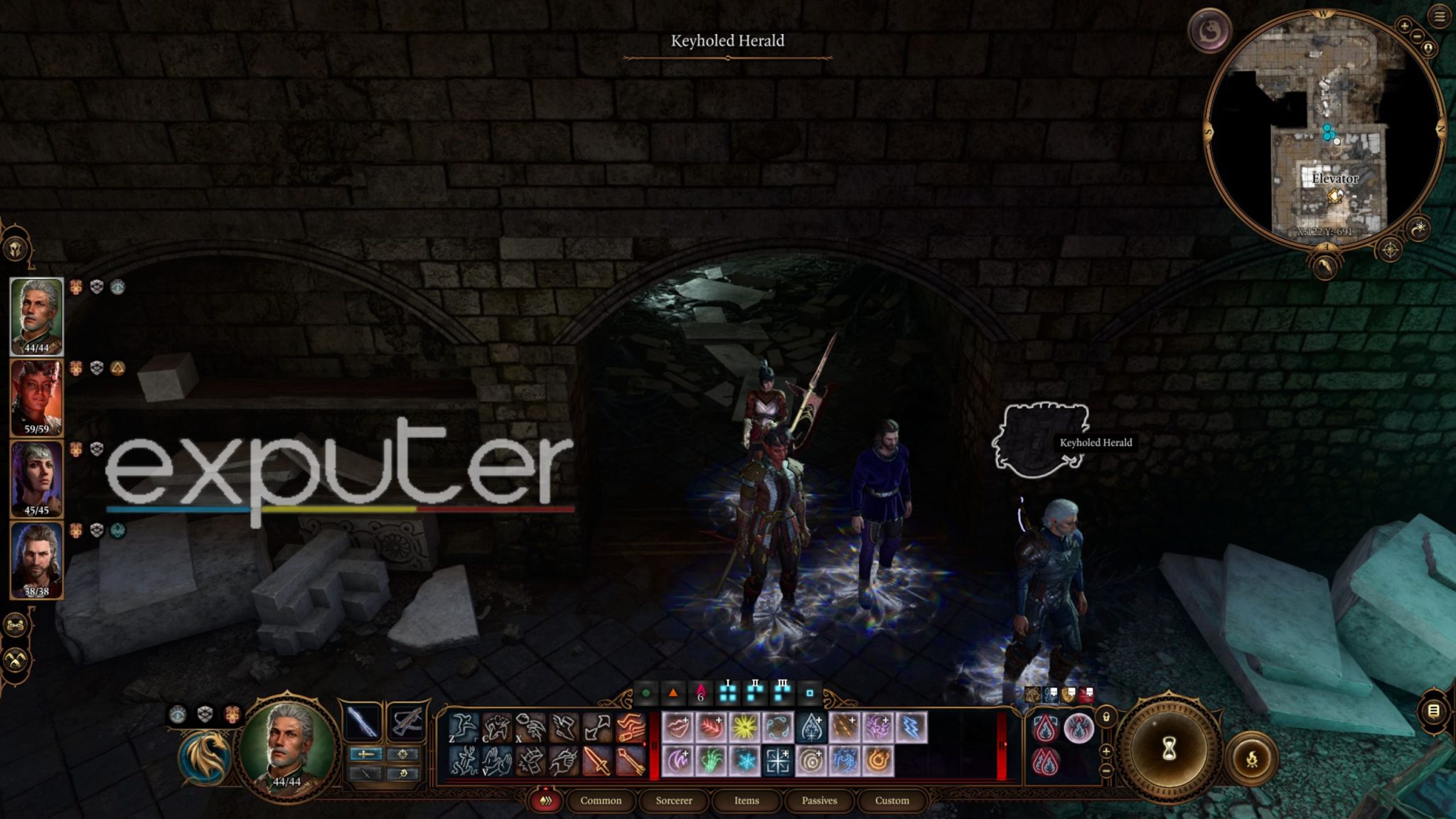Open the full map from the minimap compass icon
Viewport: 1456px width, 819px height.
(1390, 250)
